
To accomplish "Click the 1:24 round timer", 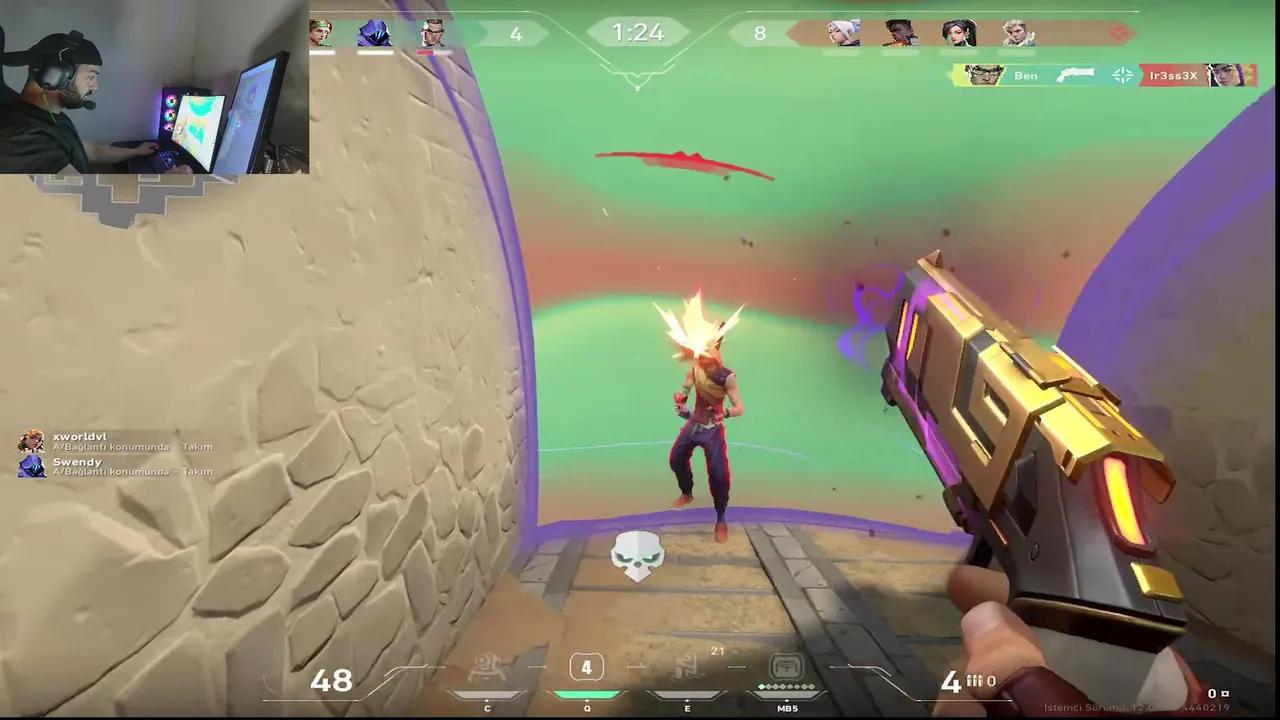I will 638,32.
